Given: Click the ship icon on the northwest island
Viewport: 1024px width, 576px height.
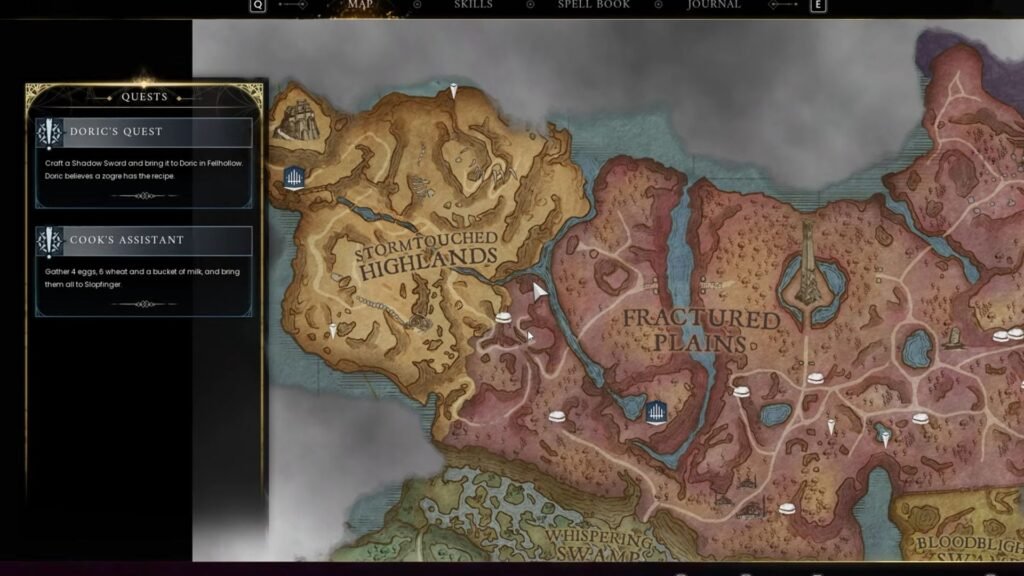Looking at the screenshot, I should point(296,119).
